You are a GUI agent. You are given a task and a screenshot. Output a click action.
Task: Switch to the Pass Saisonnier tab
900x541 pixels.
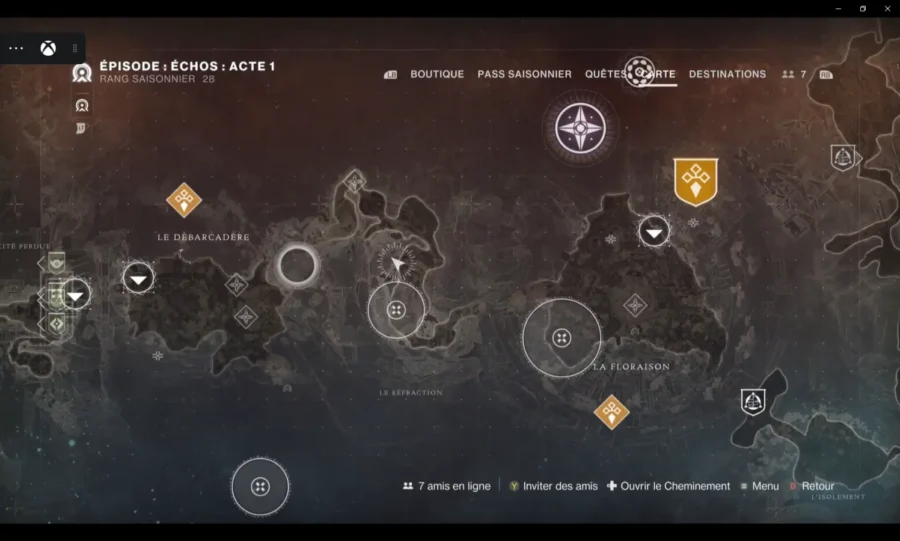pyautogui.click(x=524, y=74)
